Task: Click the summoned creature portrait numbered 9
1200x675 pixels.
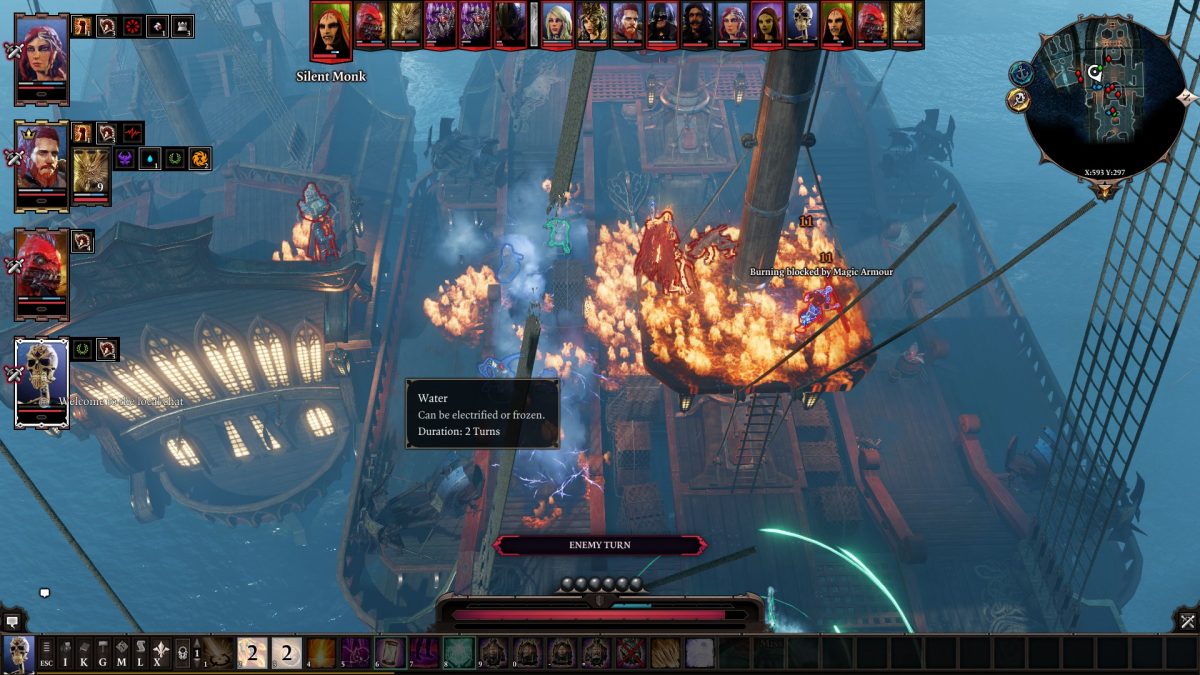Action: pyautogui.click(x=91, y=172)
